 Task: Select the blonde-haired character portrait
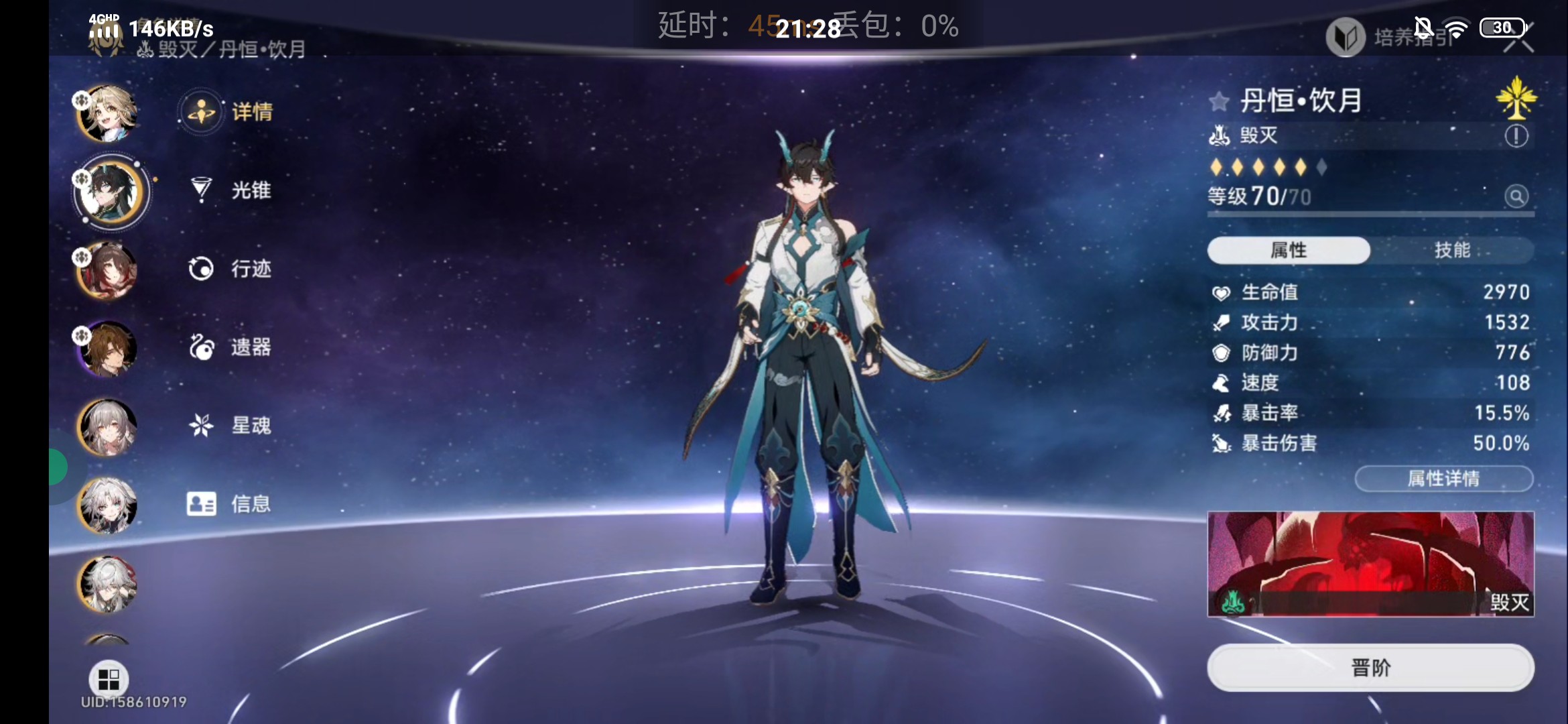click(x=107, y=113)
